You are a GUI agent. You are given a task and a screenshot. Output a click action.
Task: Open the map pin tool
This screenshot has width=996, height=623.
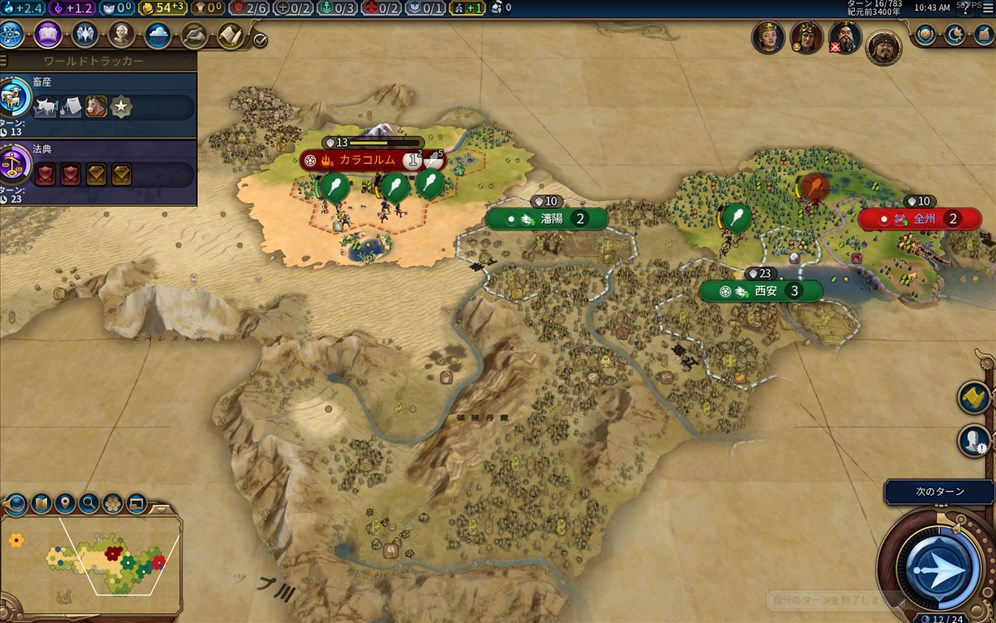tap(65, 503)
